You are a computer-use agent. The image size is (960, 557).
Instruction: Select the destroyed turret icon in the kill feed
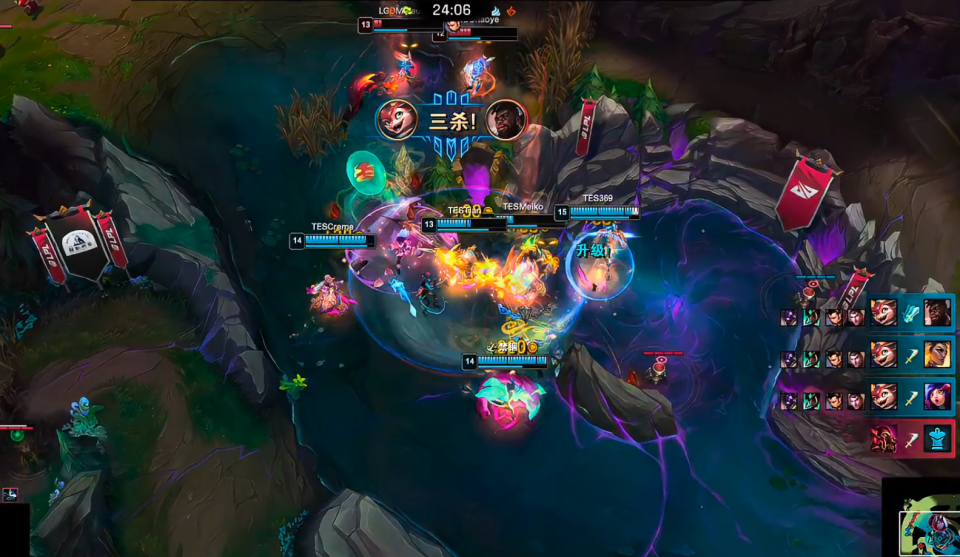[937, 438]
